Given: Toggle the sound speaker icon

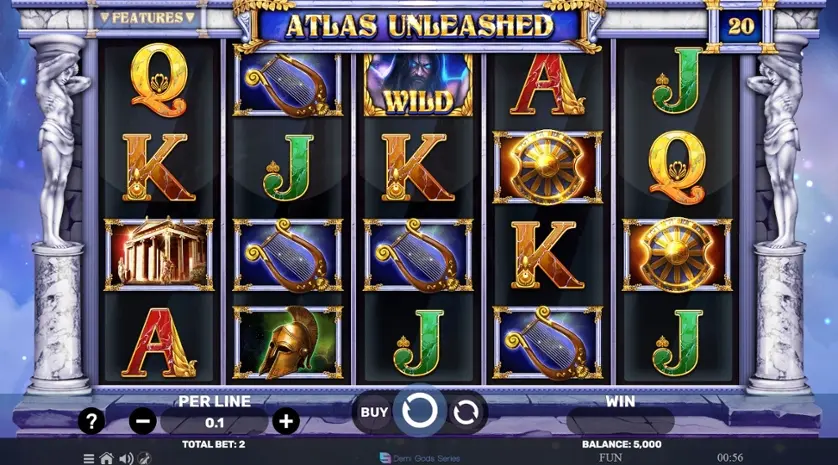Looking at the screenshot, I should pos(126,458).
